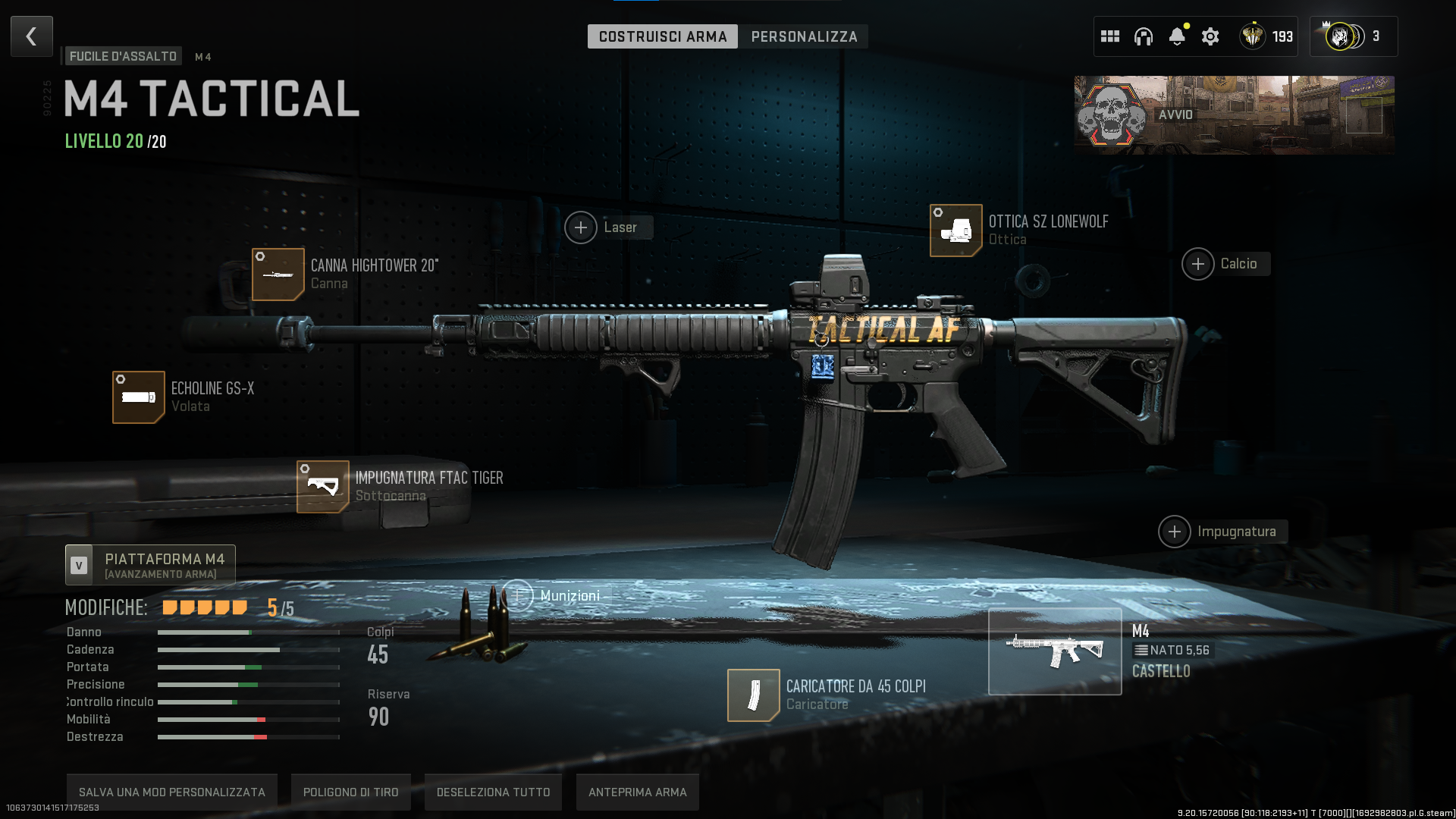Select the Caricatore da 45 colpi slot

tap(754, 695)
